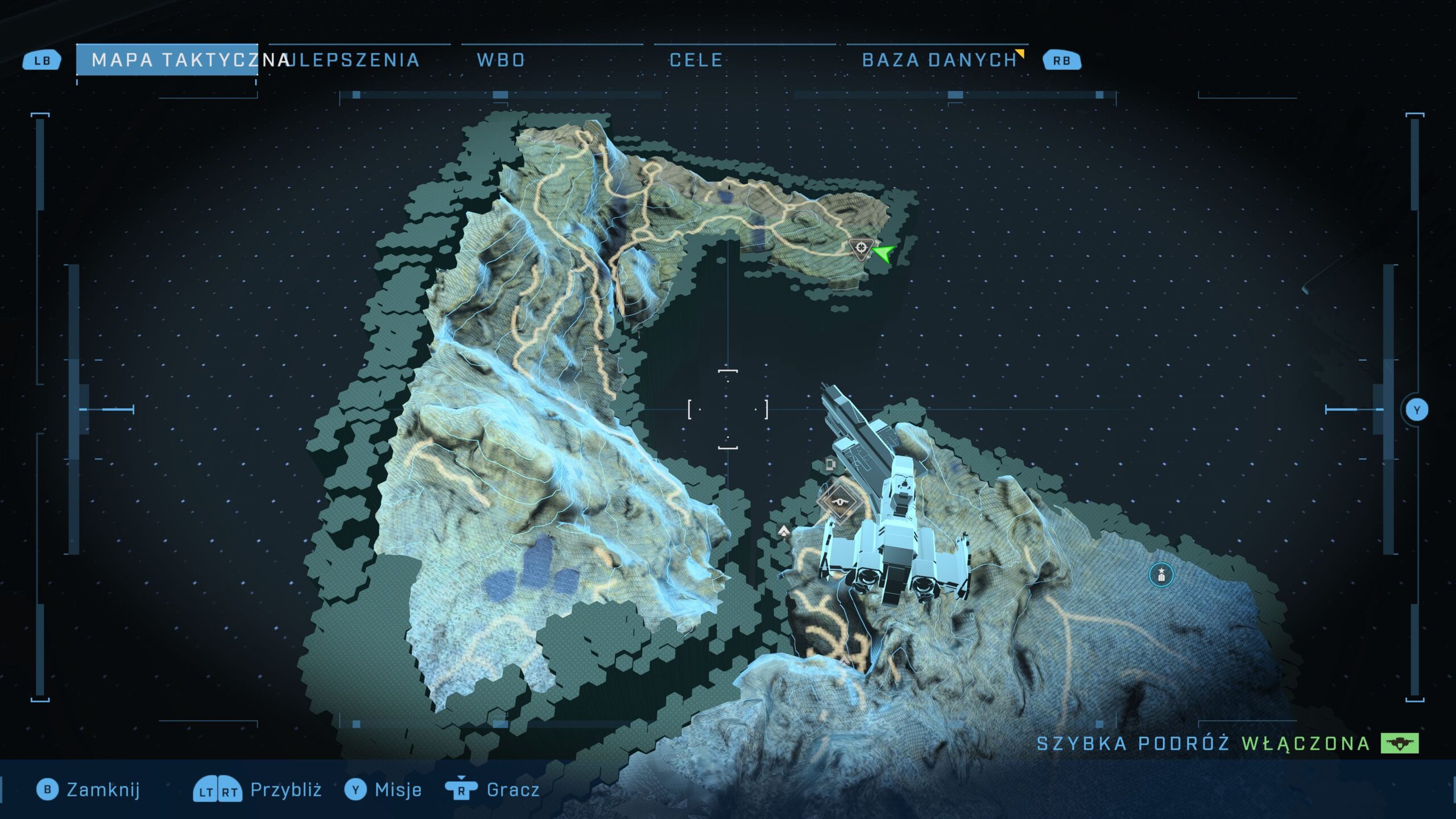Click the green player arrow marker
This screenshot has height=819, width=1456.
(x=884, y=253)
